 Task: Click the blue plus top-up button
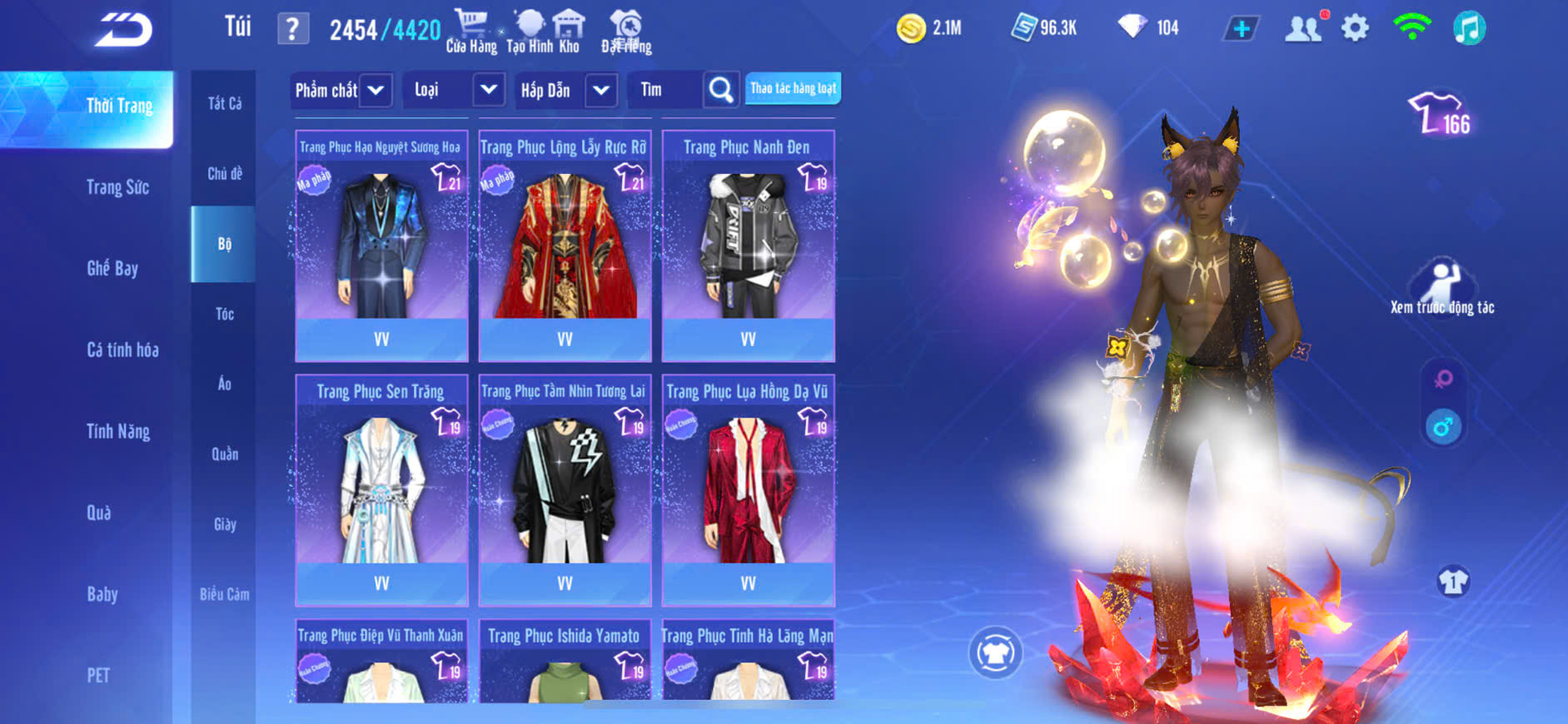click(1241, 29)
